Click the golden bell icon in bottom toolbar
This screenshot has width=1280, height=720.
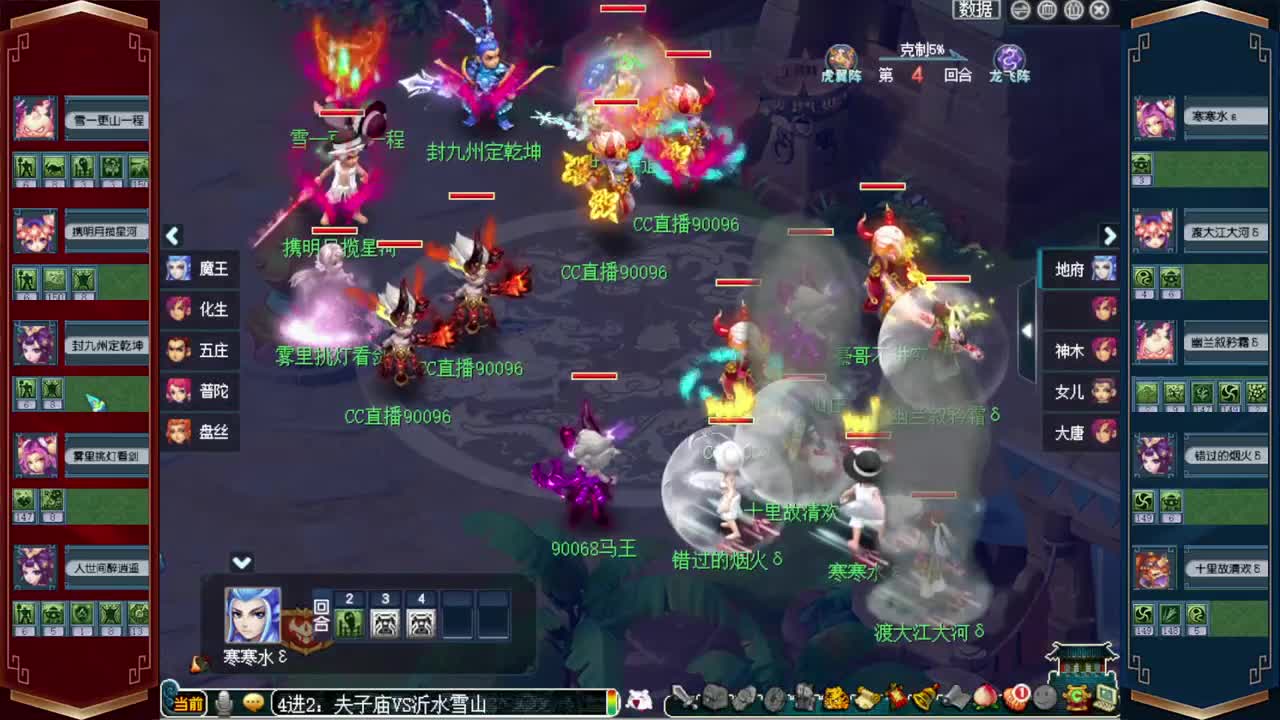click(x=923, y=700)
